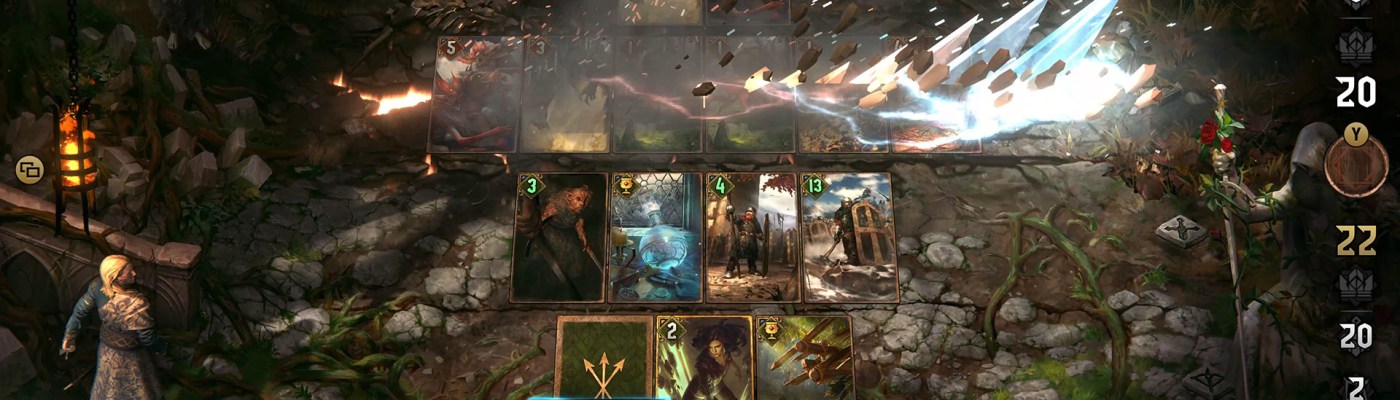The image size is (1400, 400).
Task: Select the 13-power shield bearer card
Action: click(x=848, y=237)
